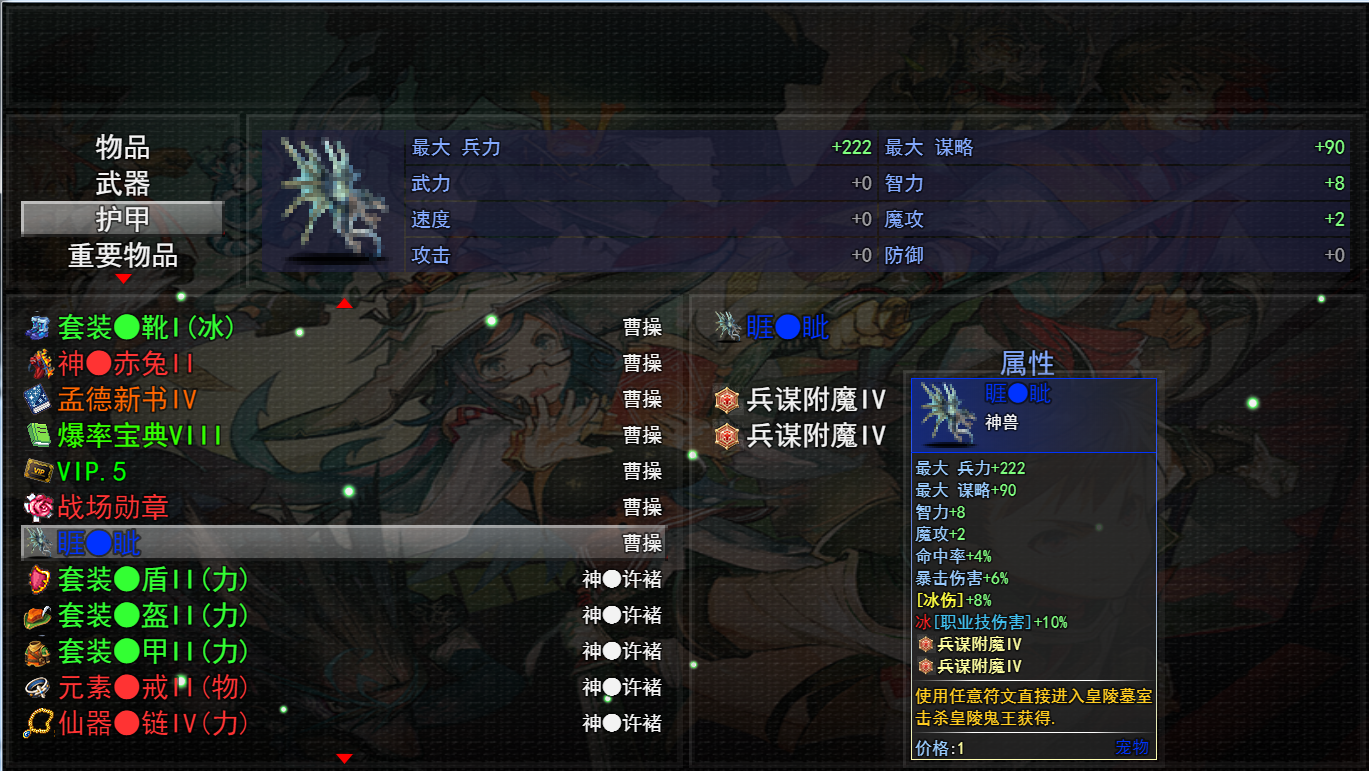Click the 神●赤兔II weapon icon
1369x771 pixels.
tap(35, 363)
